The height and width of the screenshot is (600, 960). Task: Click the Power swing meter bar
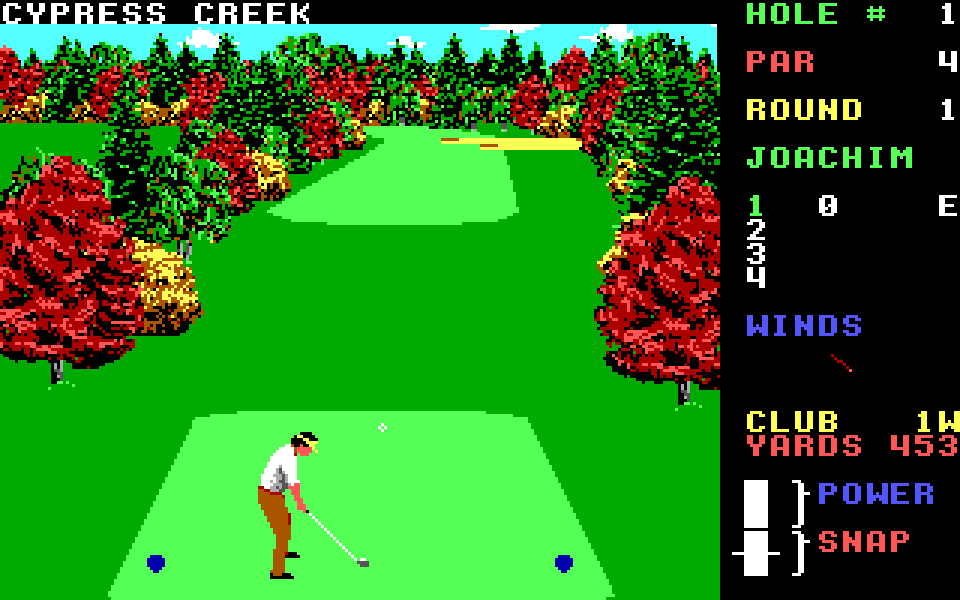[756, 504]
